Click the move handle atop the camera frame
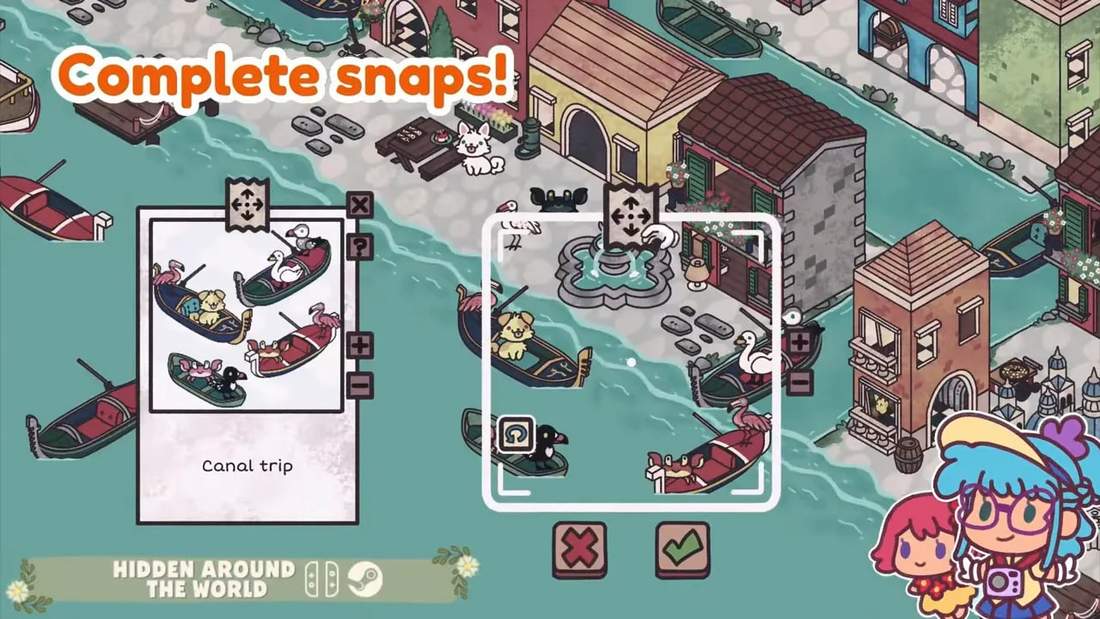 point(630,213)
